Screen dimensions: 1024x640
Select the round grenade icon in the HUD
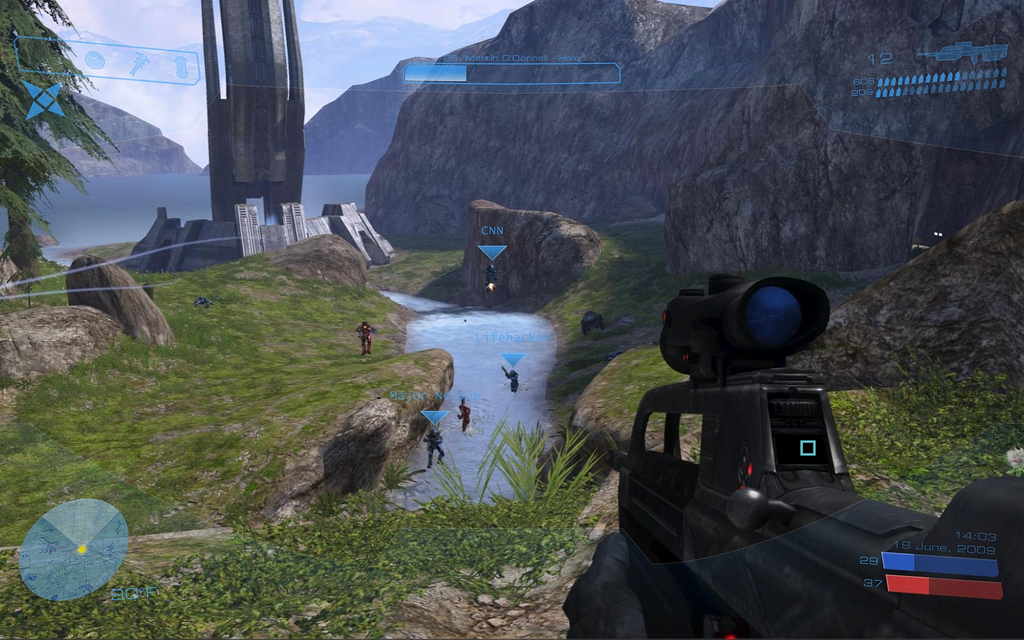tap(94, 60)
